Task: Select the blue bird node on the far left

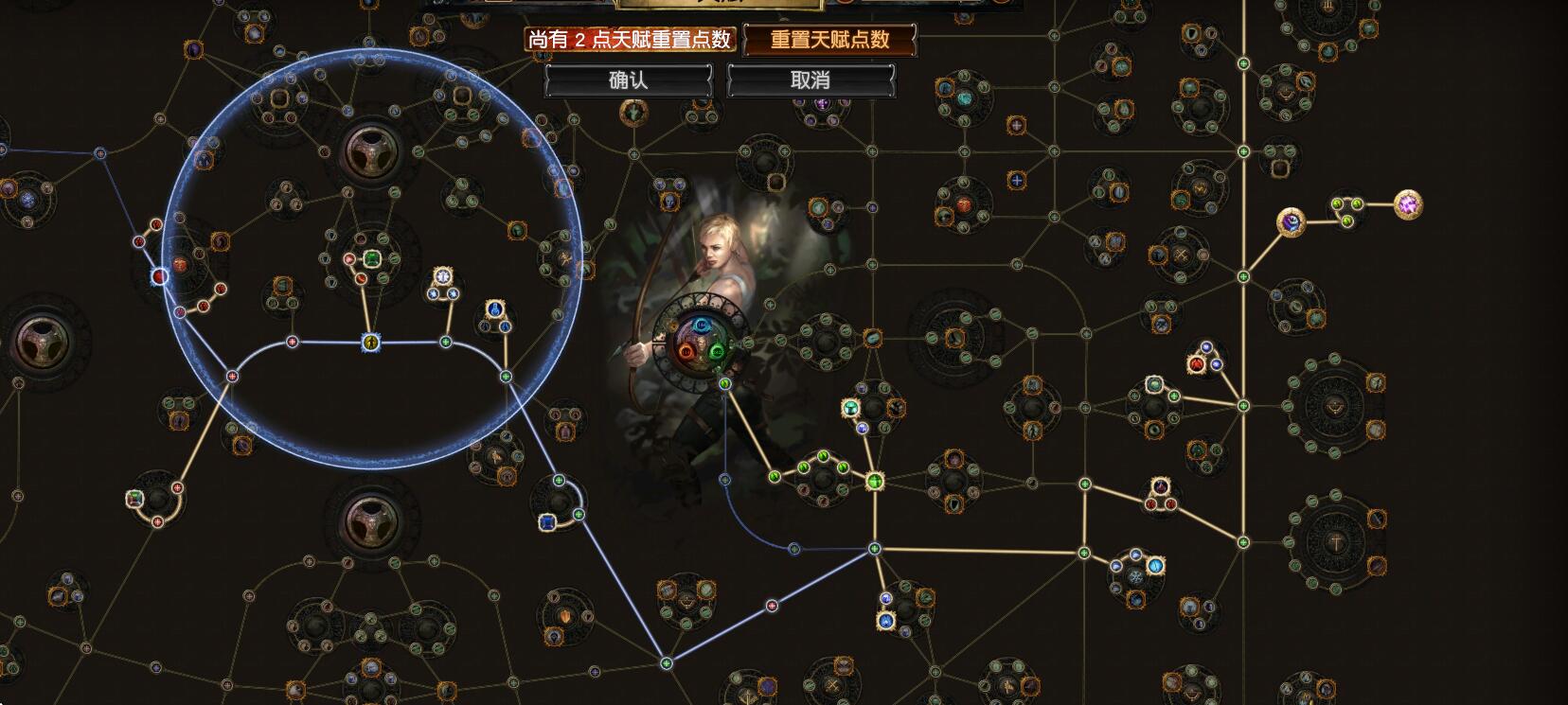Action: pyautogui.click(x=27, y=200)
